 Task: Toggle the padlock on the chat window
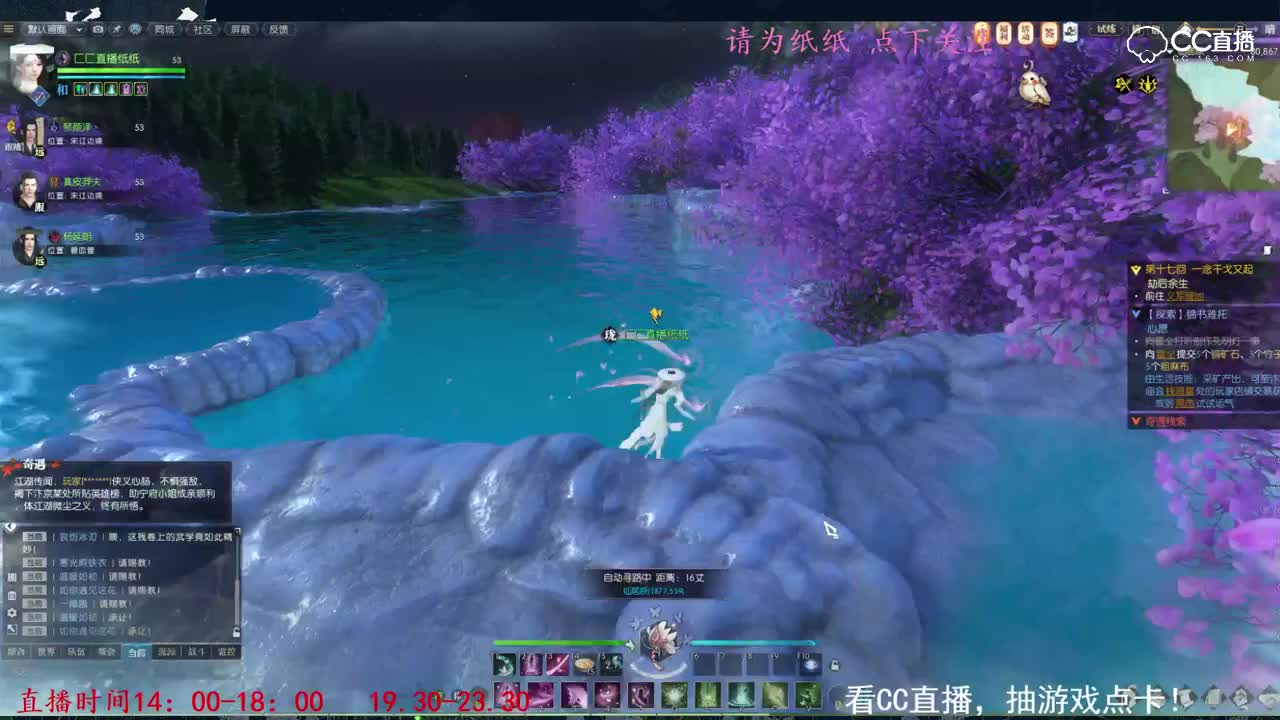(236, 630)
